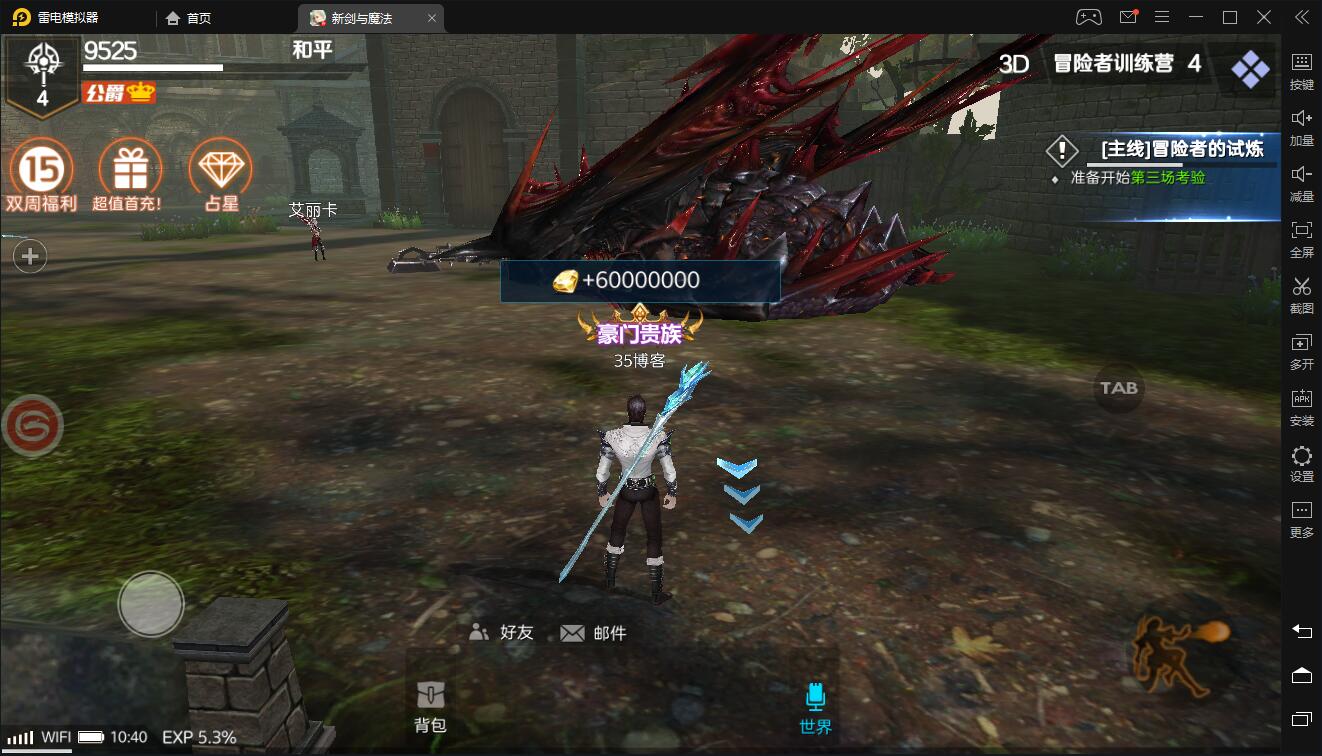
Task: Open the 好友 friends list
Action: [502, 632]
